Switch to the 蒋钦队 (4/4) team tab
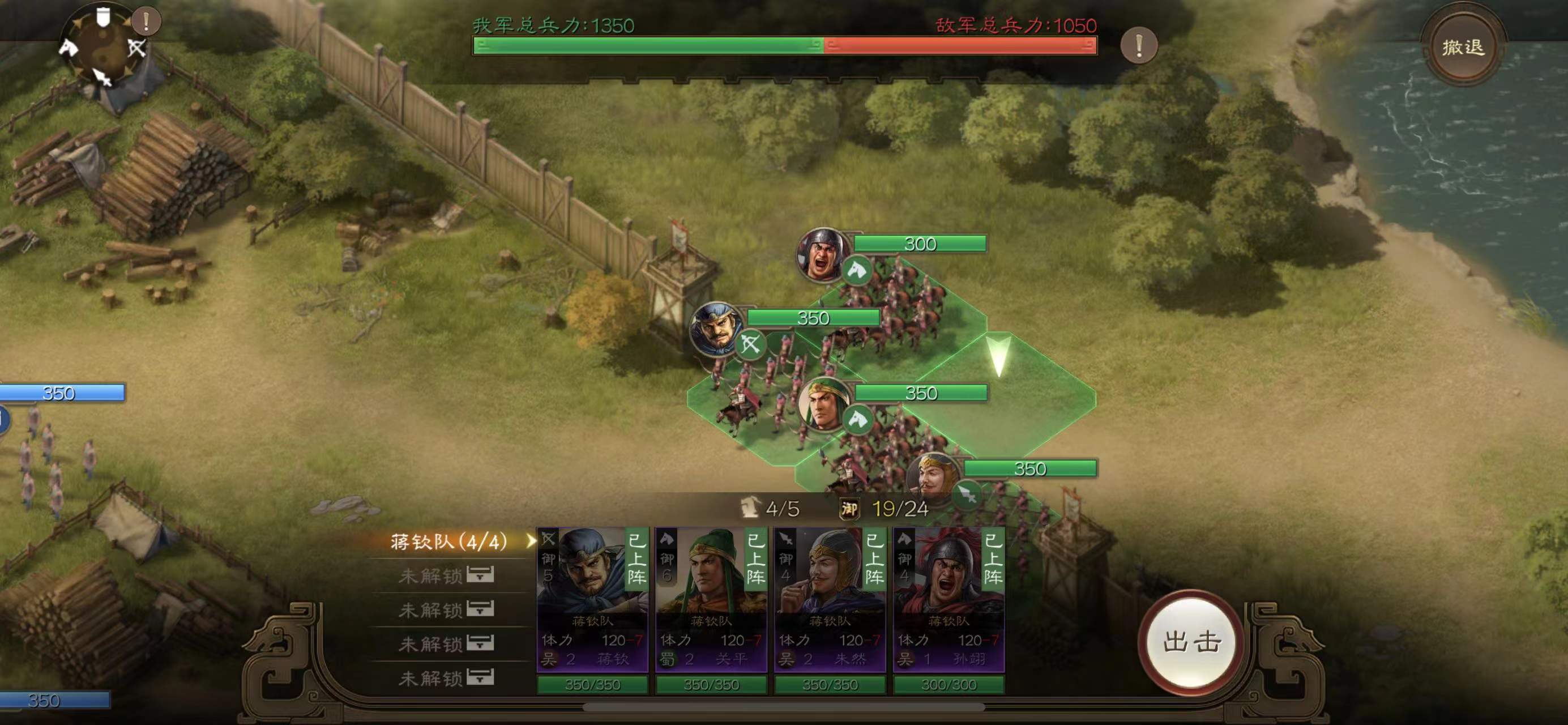Image resolution: width=1568 pixels, height=725 pixels. [x=449, y=541]
